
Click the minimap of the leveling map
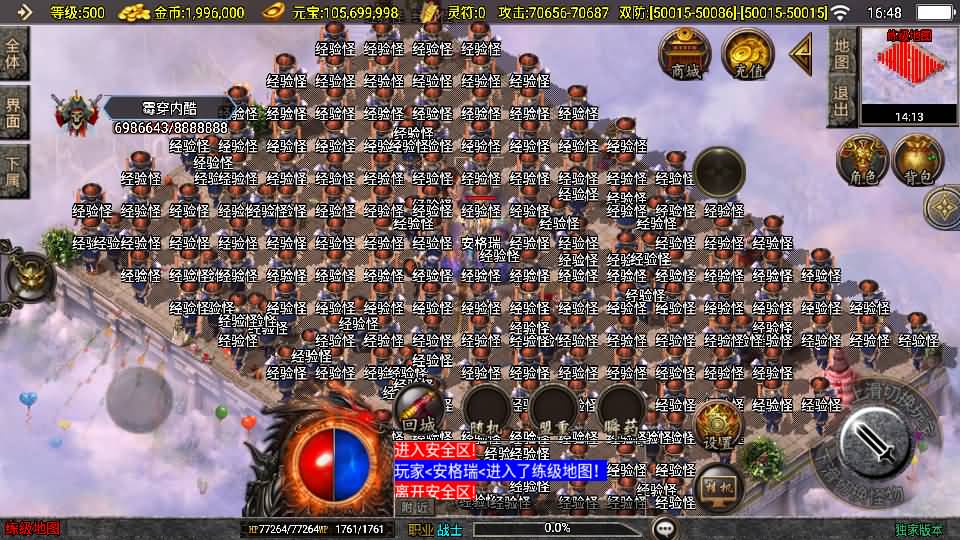click(908, 69)
